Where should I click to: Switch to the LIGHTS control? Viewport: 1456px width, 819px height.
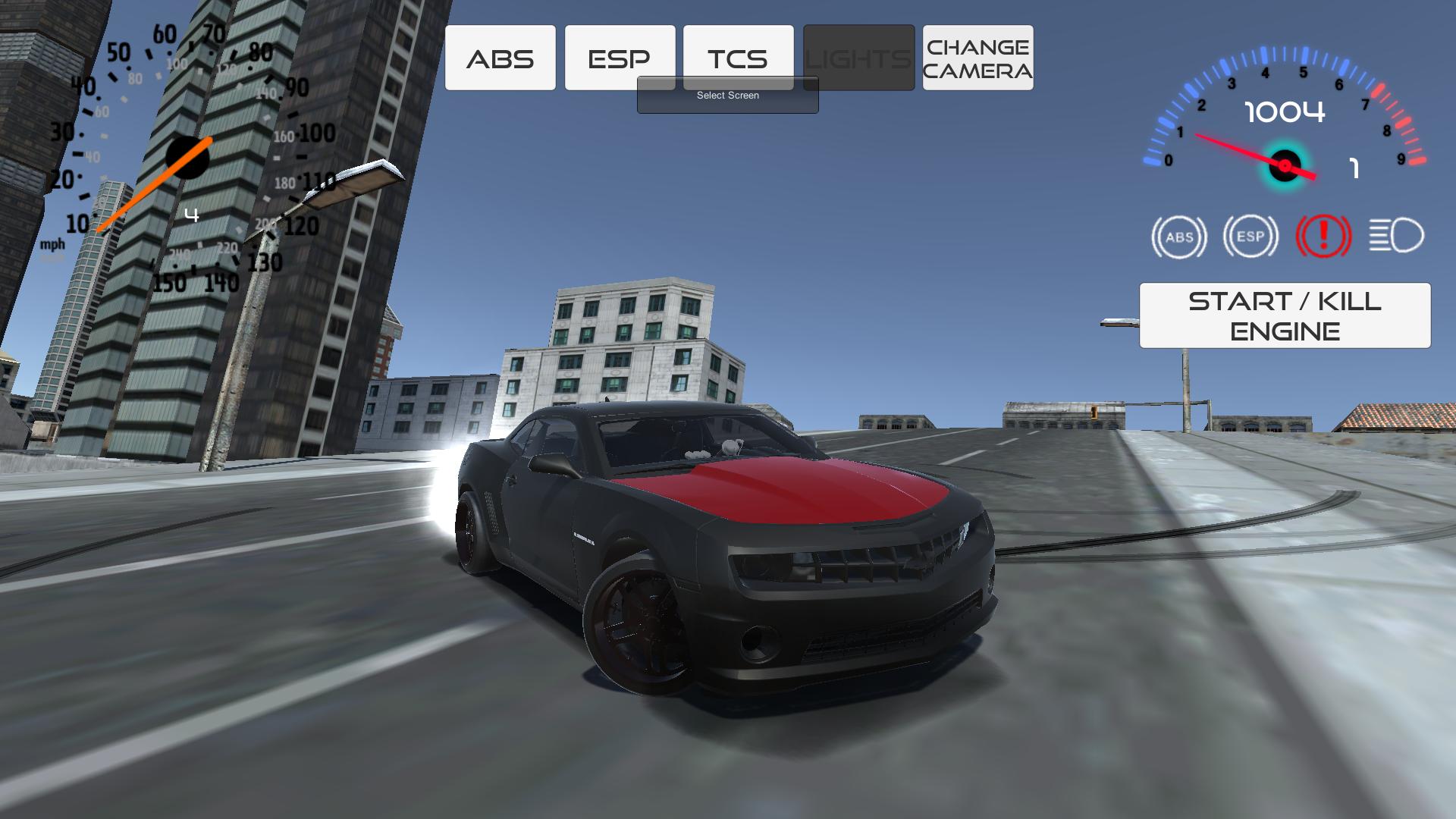coord(858,56)
